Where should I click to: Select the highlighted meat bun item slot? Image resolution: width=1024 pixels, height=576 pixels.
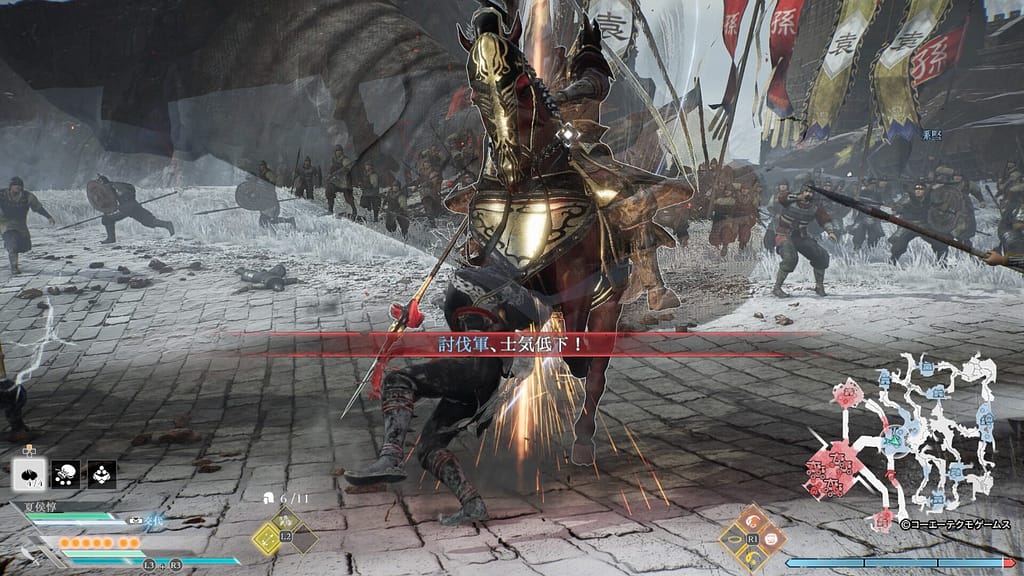28,474
